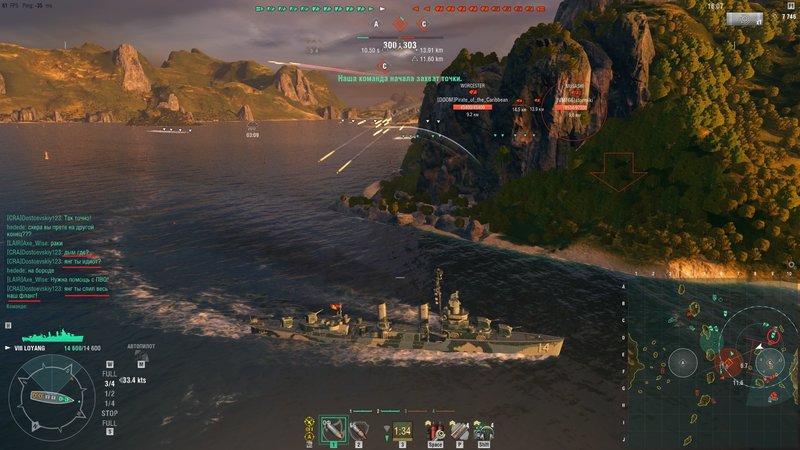This screenshot has width=800, height=450.
Task: Set engine order to STOP
Action: [109, 413]
